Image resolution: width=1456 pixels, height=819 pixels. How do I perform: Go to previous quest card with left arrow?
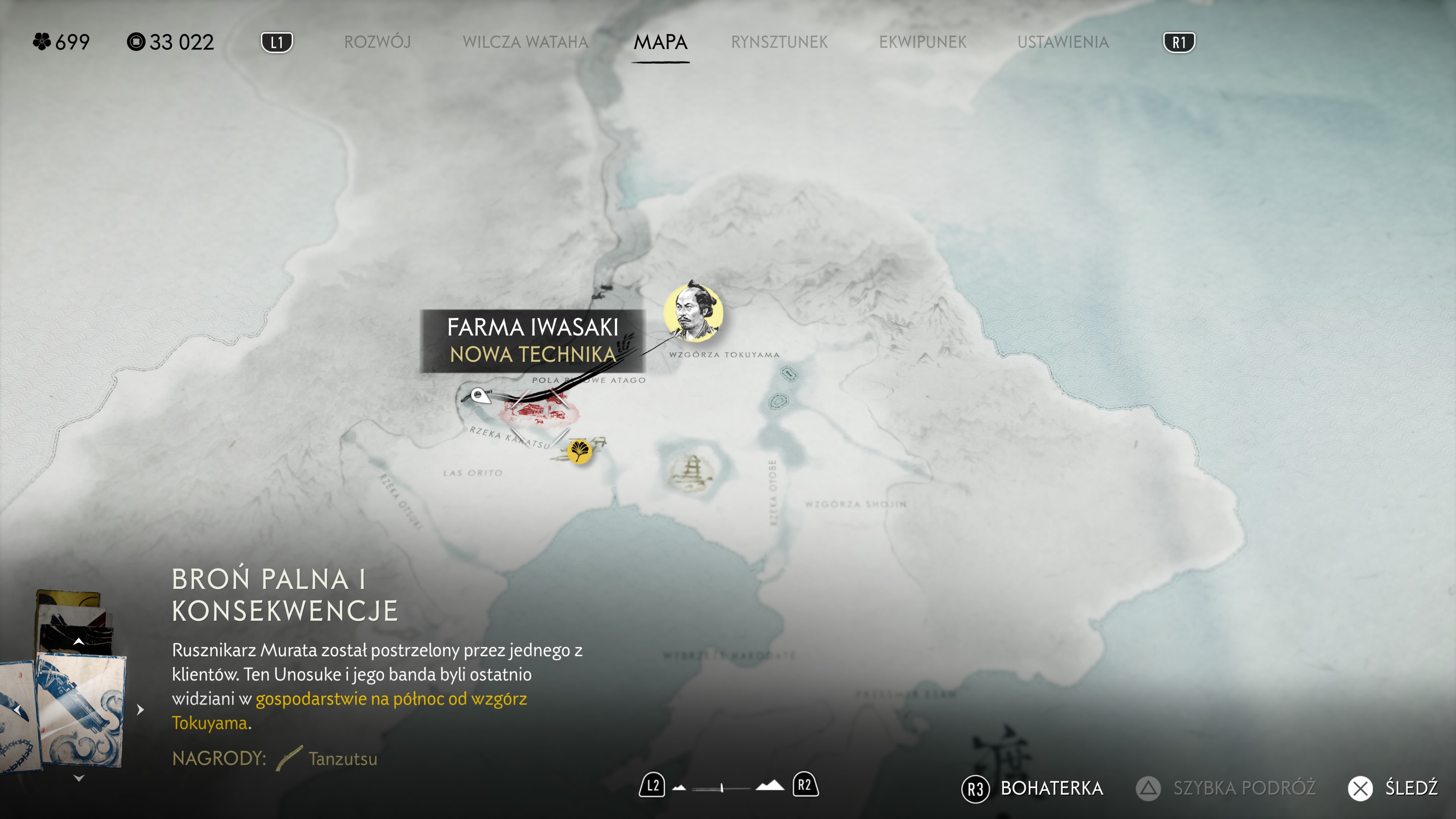tap(17, 709)
